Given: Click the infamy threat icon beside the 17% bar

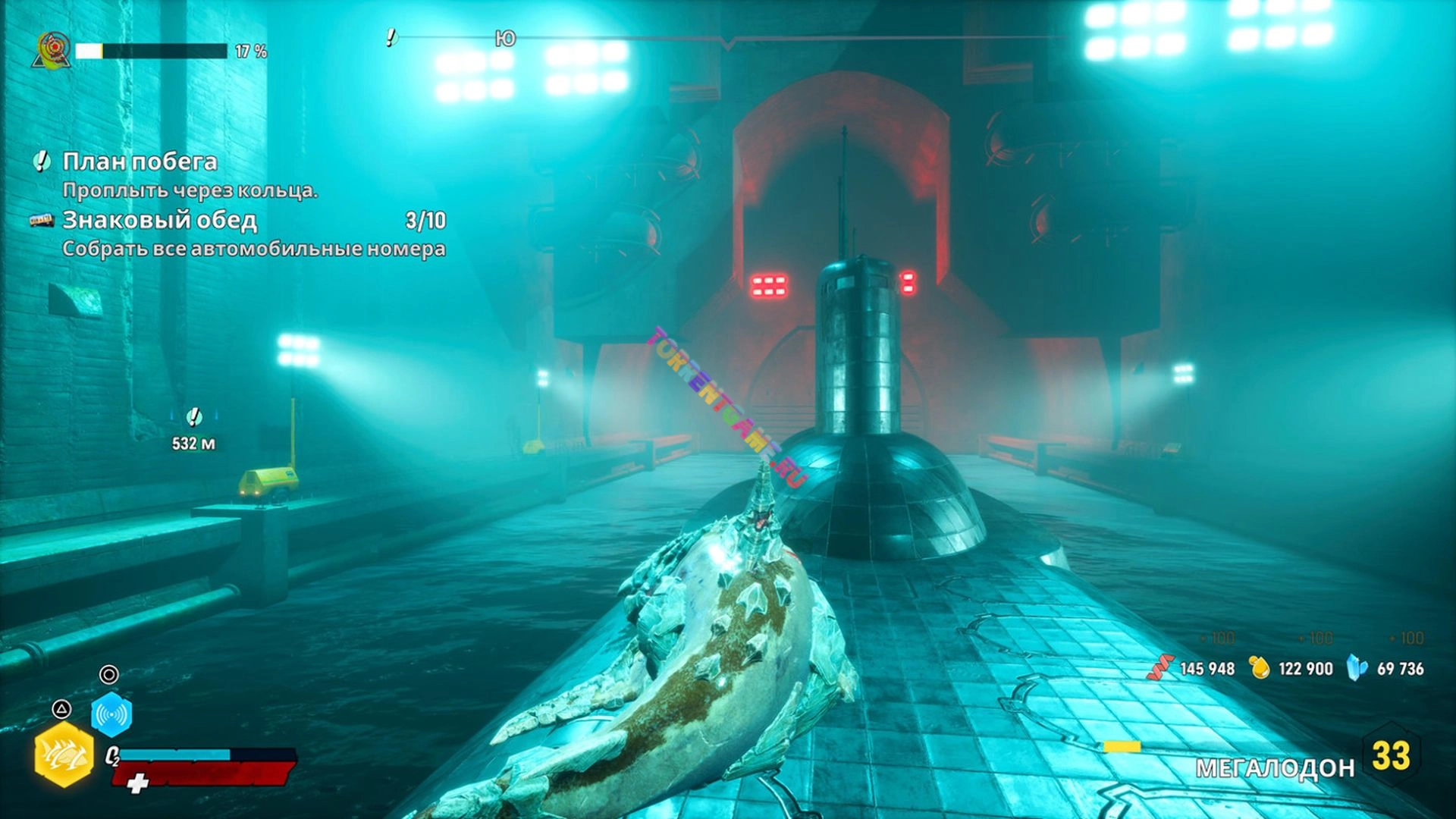Looking at the screenshot, I should [52, 50].
